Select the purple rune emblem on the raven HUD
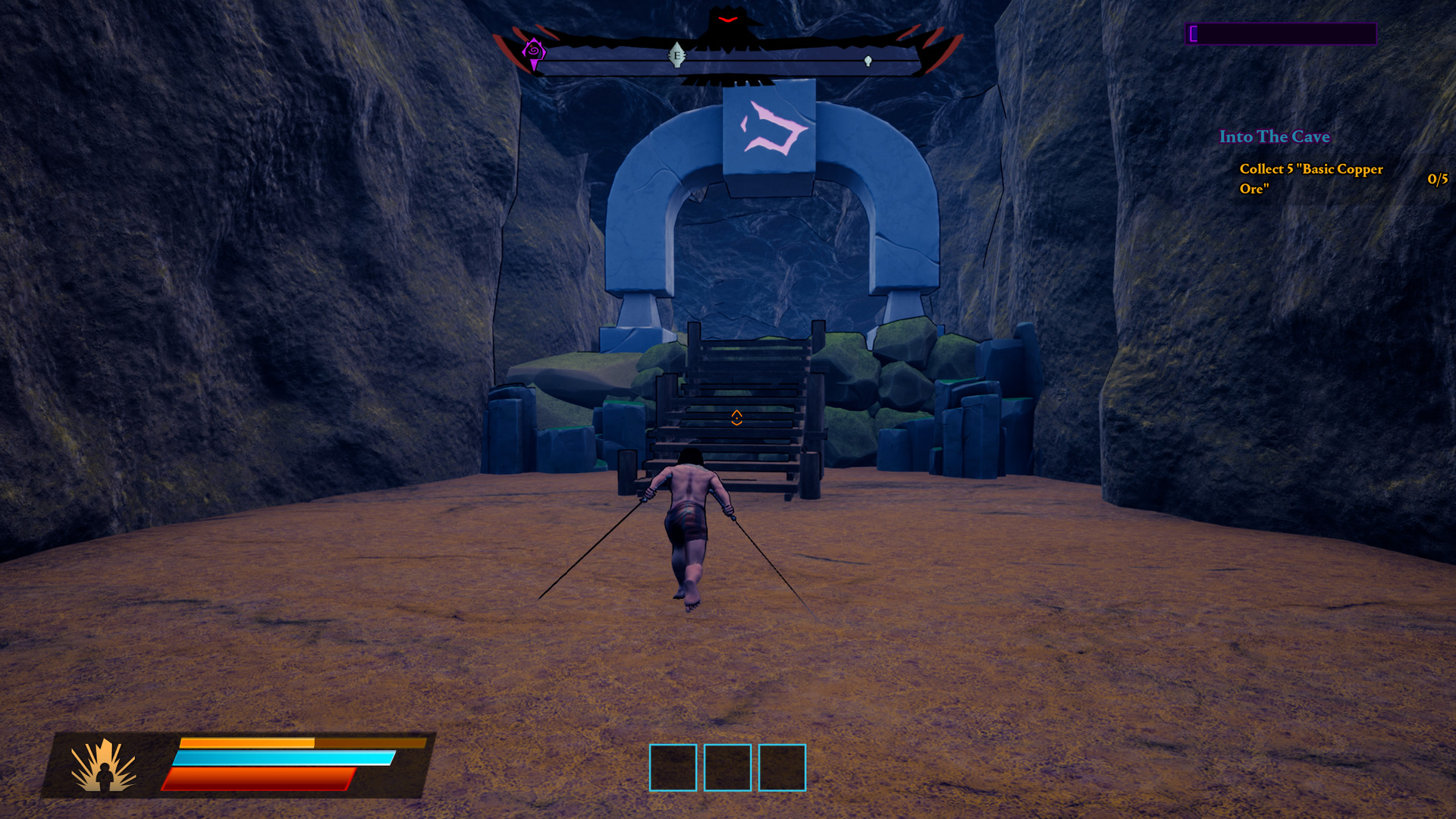The image size is (1456, 819). click(x=535, y=51)
